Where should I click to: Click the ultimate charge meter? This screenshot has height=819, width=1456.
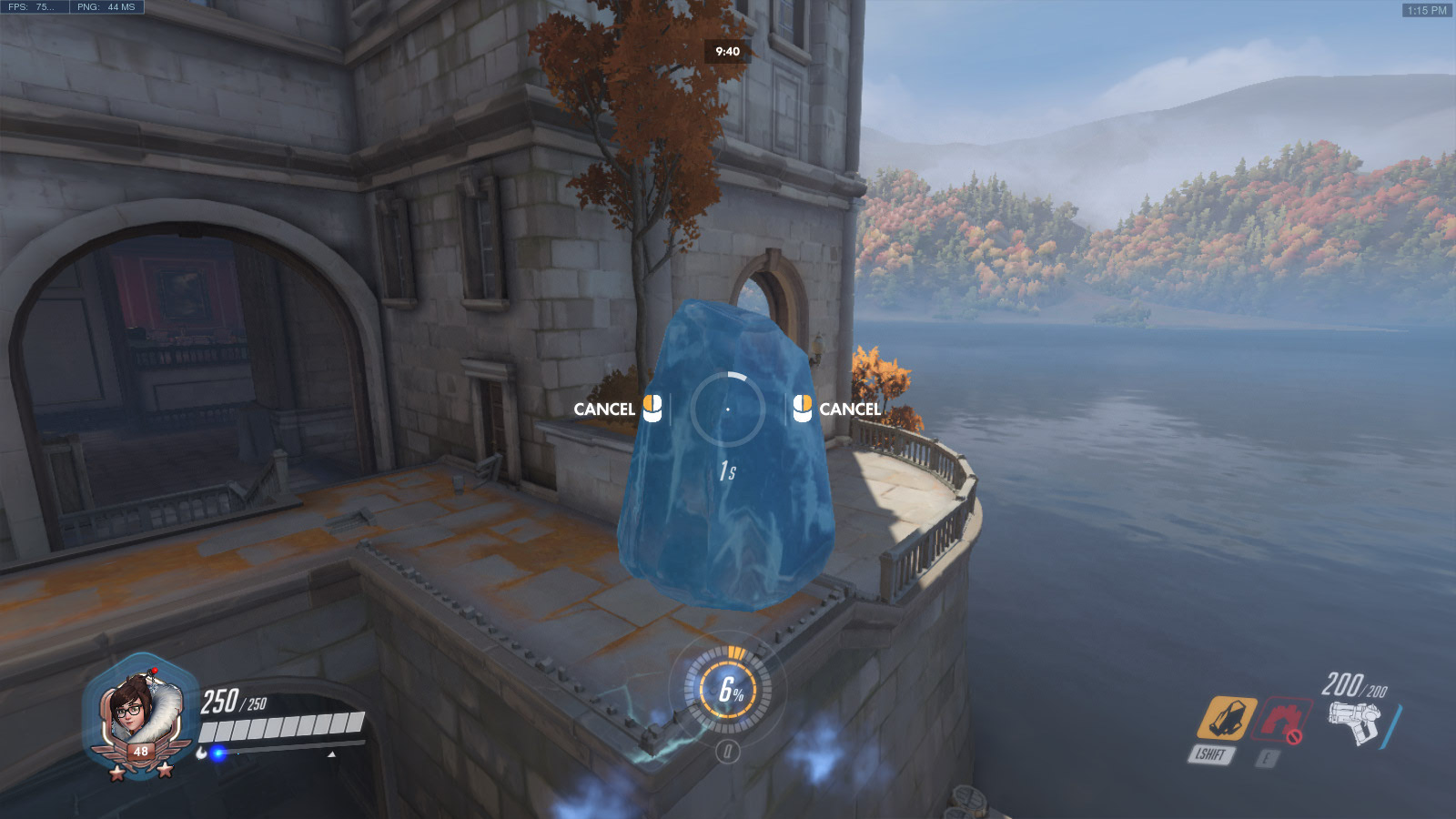(x=728, y=690)
